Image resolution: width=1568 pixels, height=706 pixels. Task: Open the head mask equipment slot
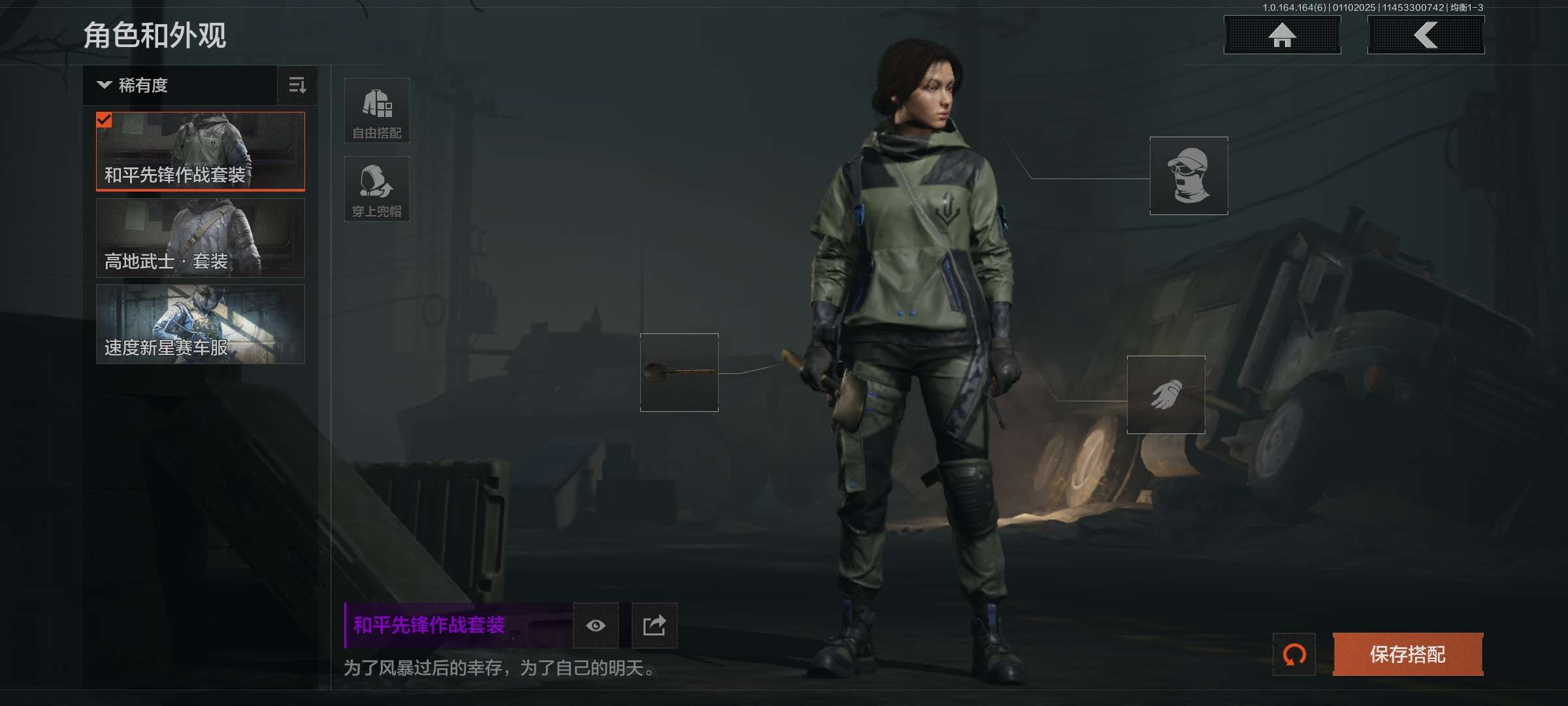pos(1188,176)
